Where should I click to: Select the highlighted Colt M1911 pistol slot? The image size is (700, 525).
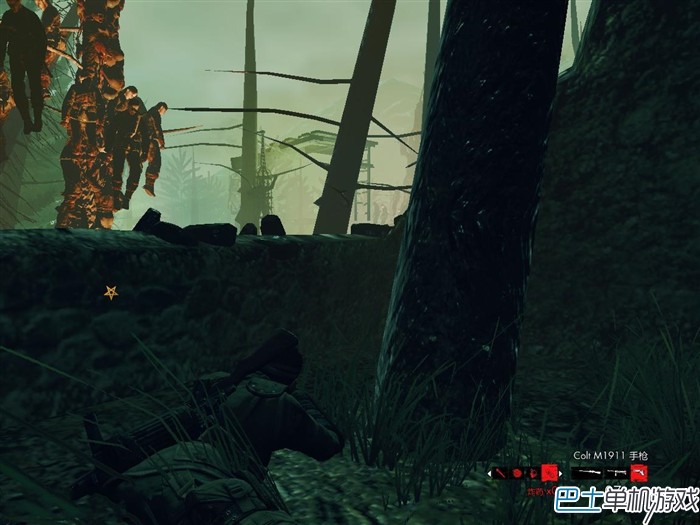639,472
